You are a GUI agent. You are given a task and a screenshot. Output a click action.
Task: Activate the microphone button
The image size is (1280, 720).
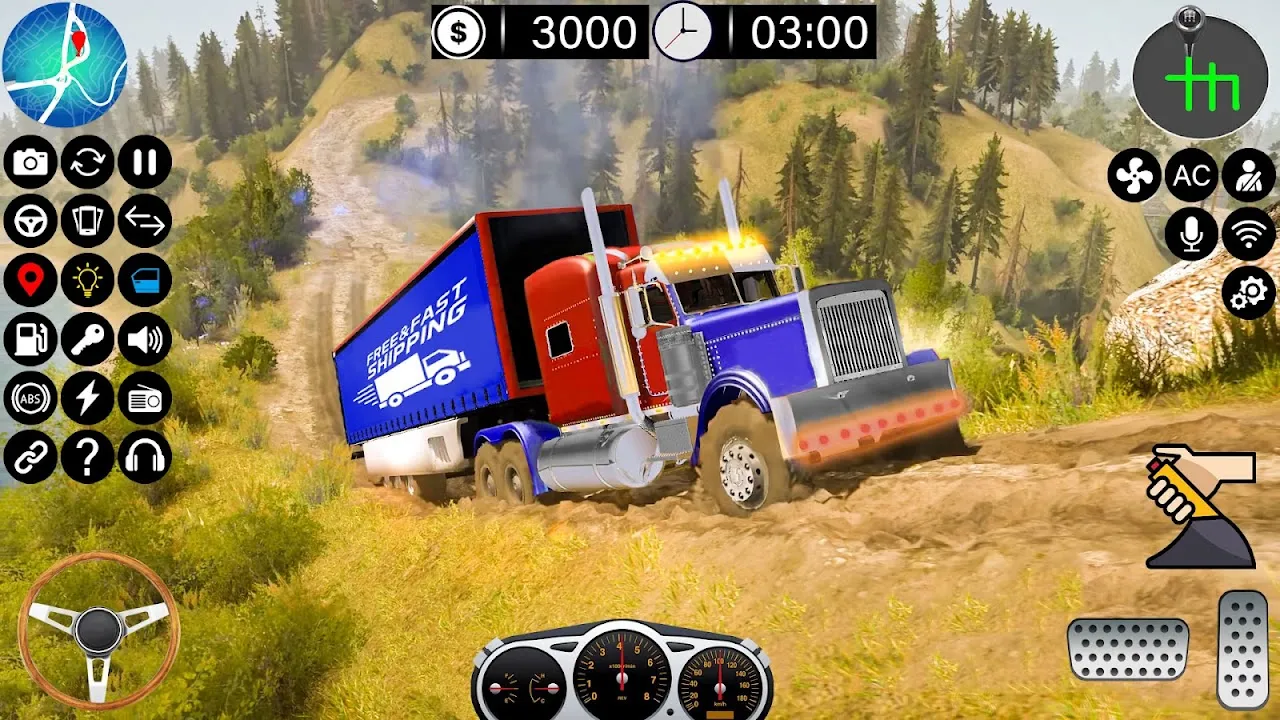[x=1191, y=234]
